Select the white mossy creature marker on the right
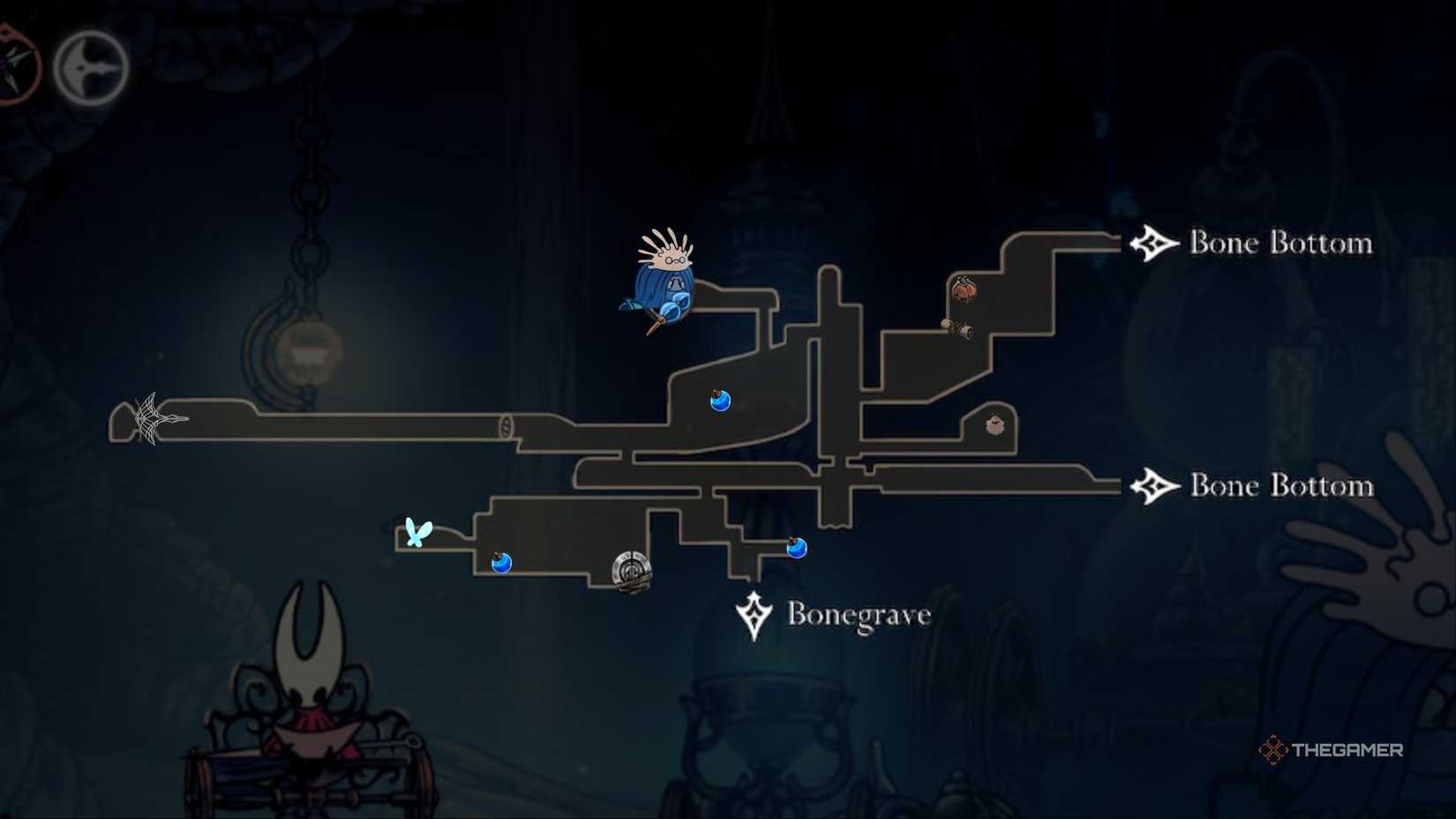 [x=995, y=425]
